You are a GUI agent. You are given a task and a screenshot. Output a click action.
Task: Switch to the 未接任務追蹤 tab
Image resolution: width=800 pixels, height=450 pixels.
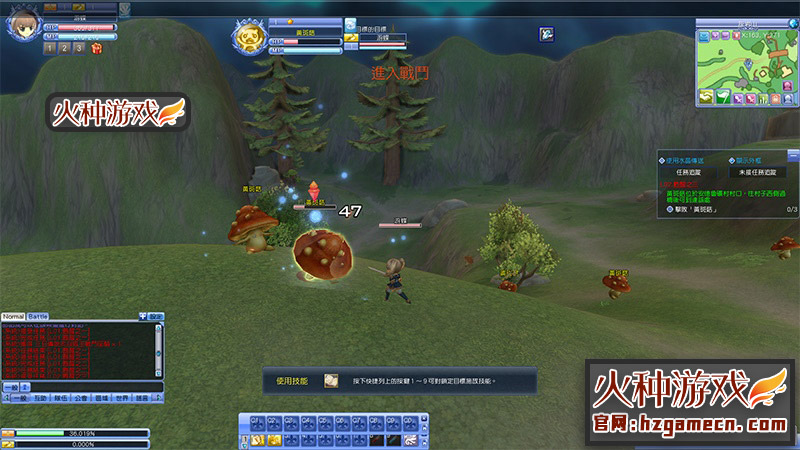(x=758, y=172)
